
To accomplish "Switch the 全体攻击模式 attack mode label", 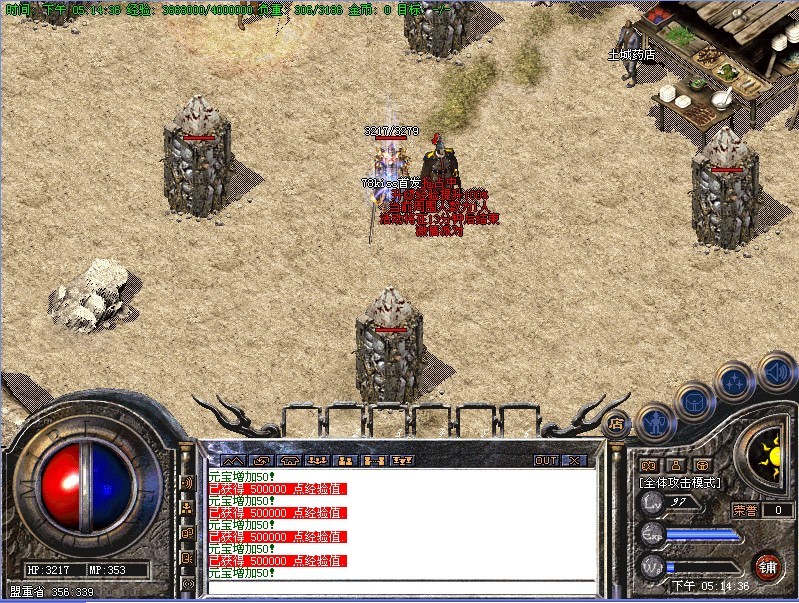I will pos(679,483).
